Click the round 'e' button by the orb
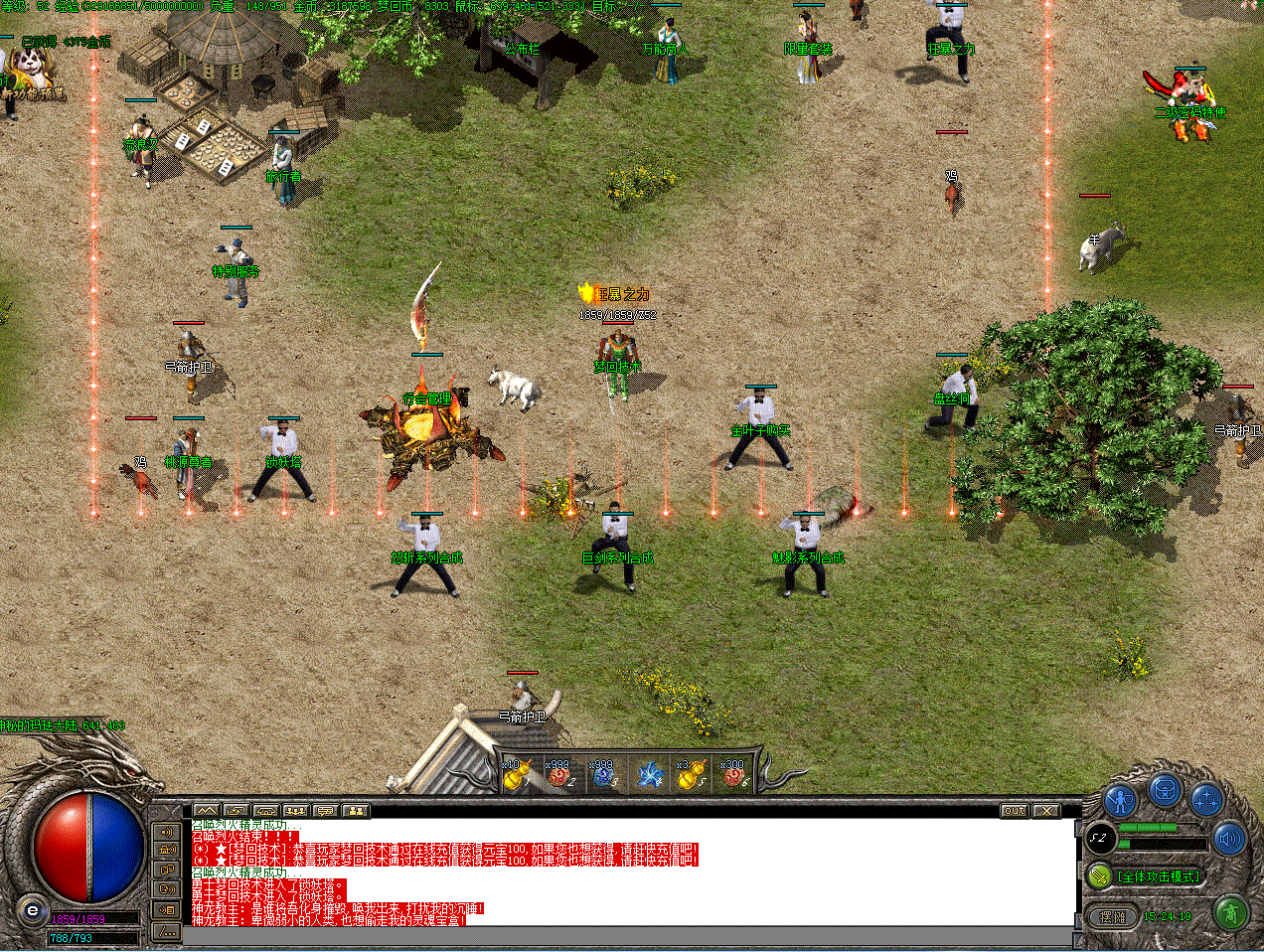Viewport: 1264px width, 952px height. point(33,910)
